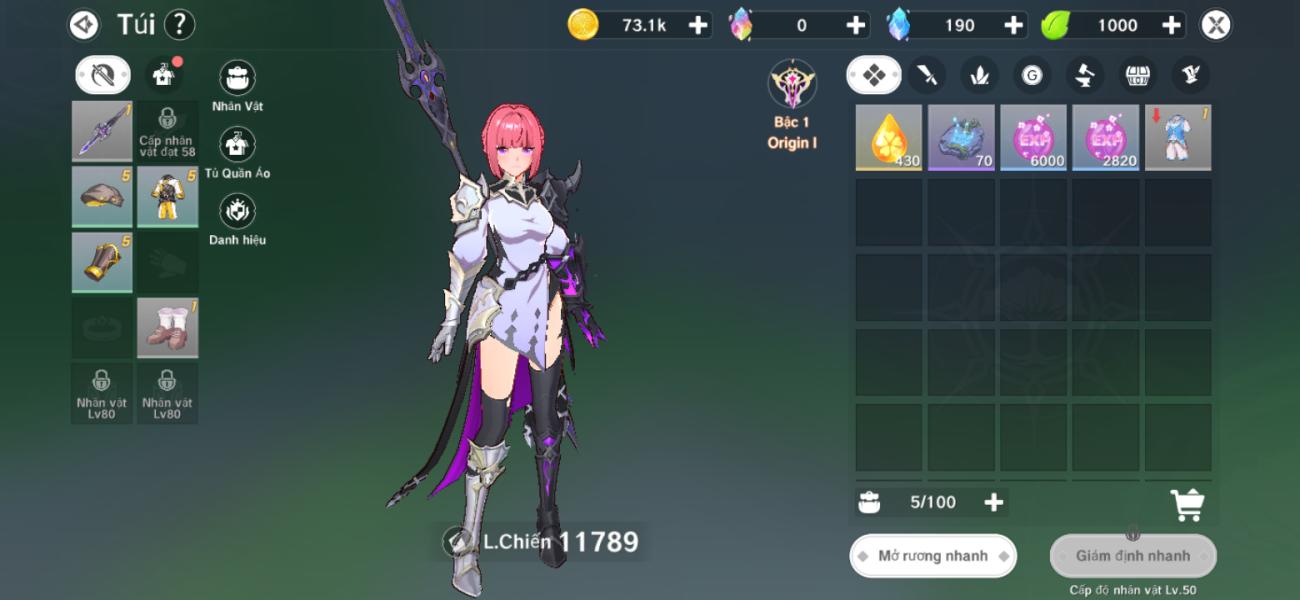The width and height of the screenshot is (1300, 600).
Task: Select the equipped boots slot
Action: pyautogui.click(x=167, y=327)
